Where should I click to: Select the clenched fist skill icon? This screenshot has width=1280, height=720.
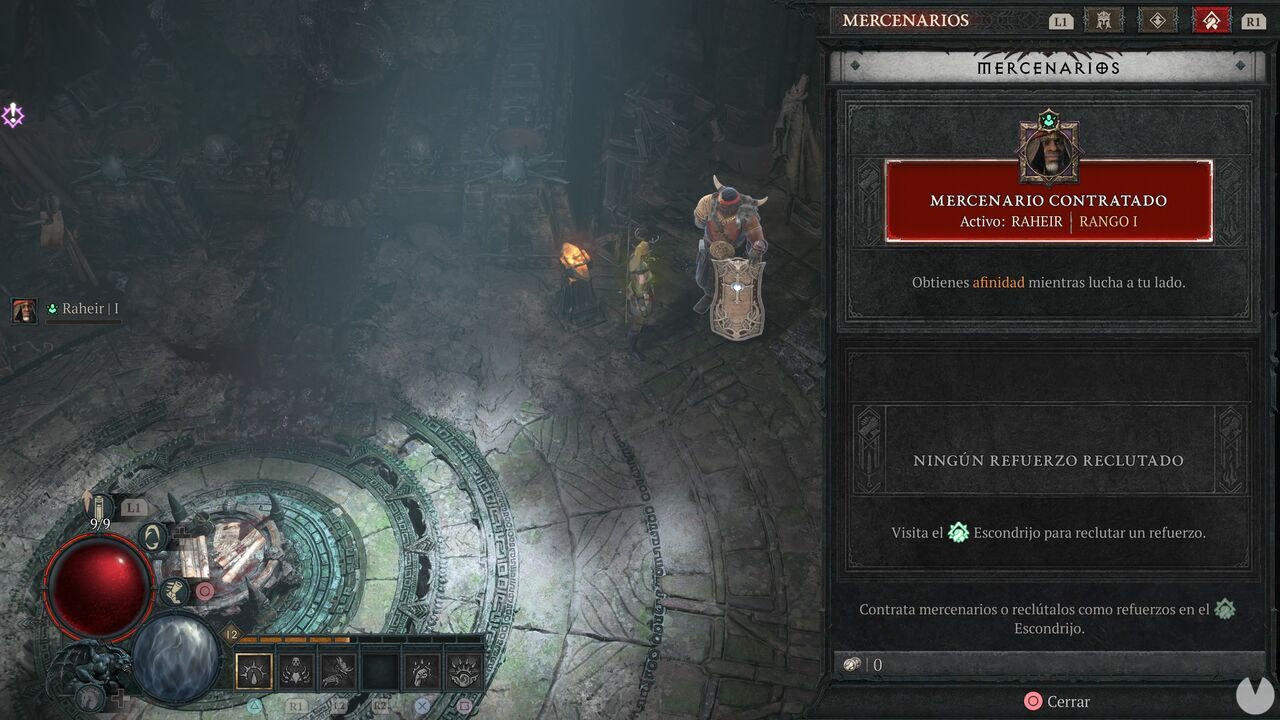click(423, 671)
